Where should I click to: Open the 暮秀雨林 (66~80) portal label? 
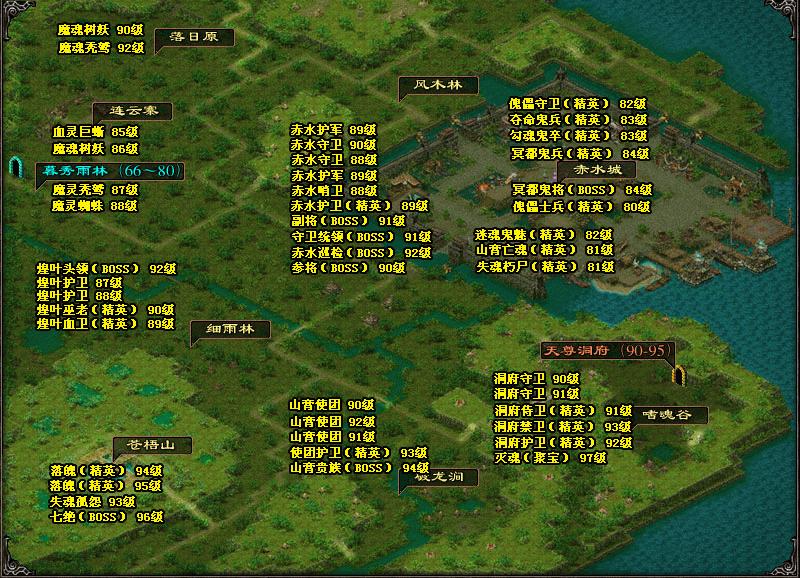[110, 171]
